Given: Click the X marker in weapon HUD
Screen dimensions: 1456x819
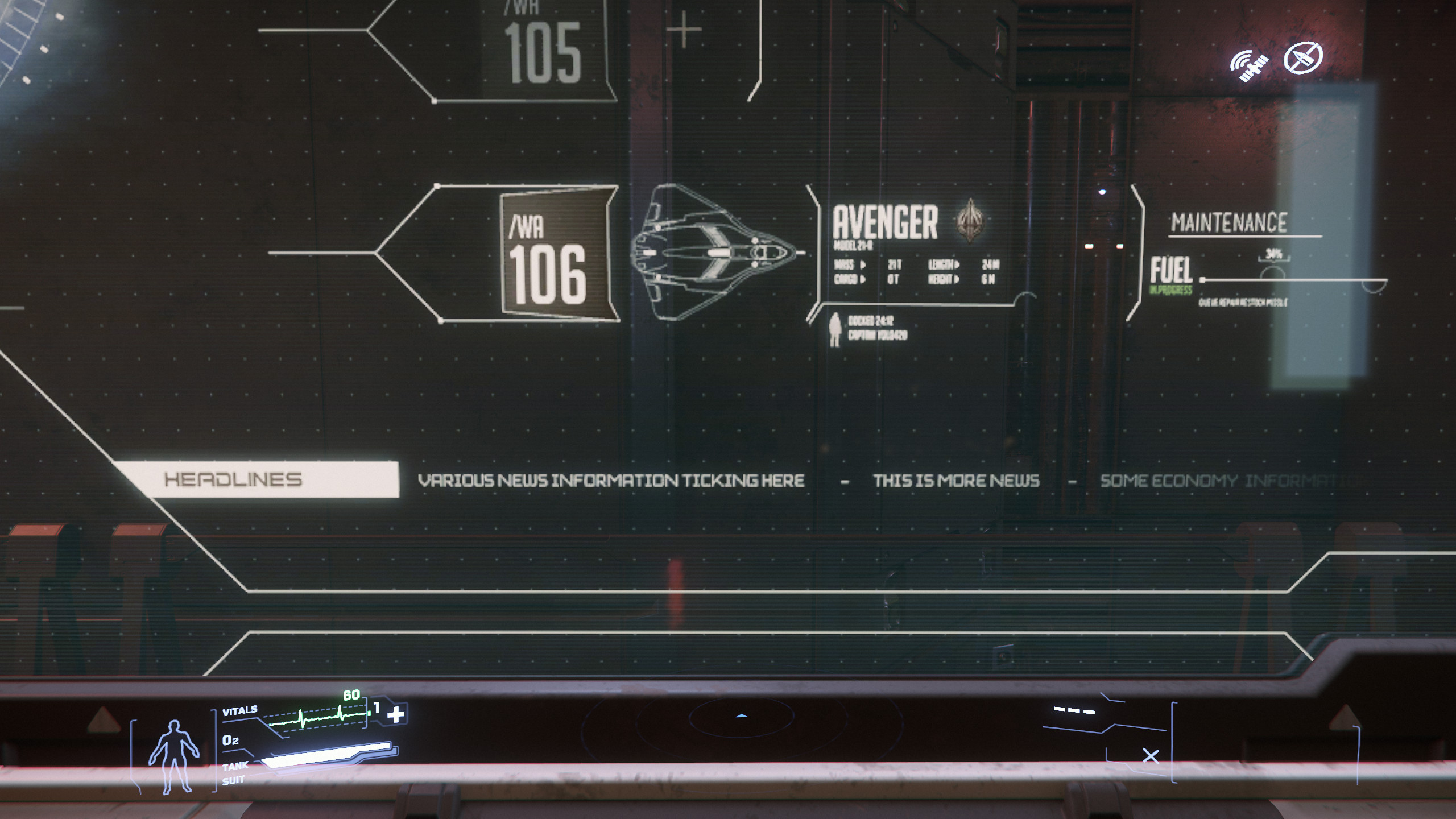Looking at the screenshot, I should pos(1151,756).
